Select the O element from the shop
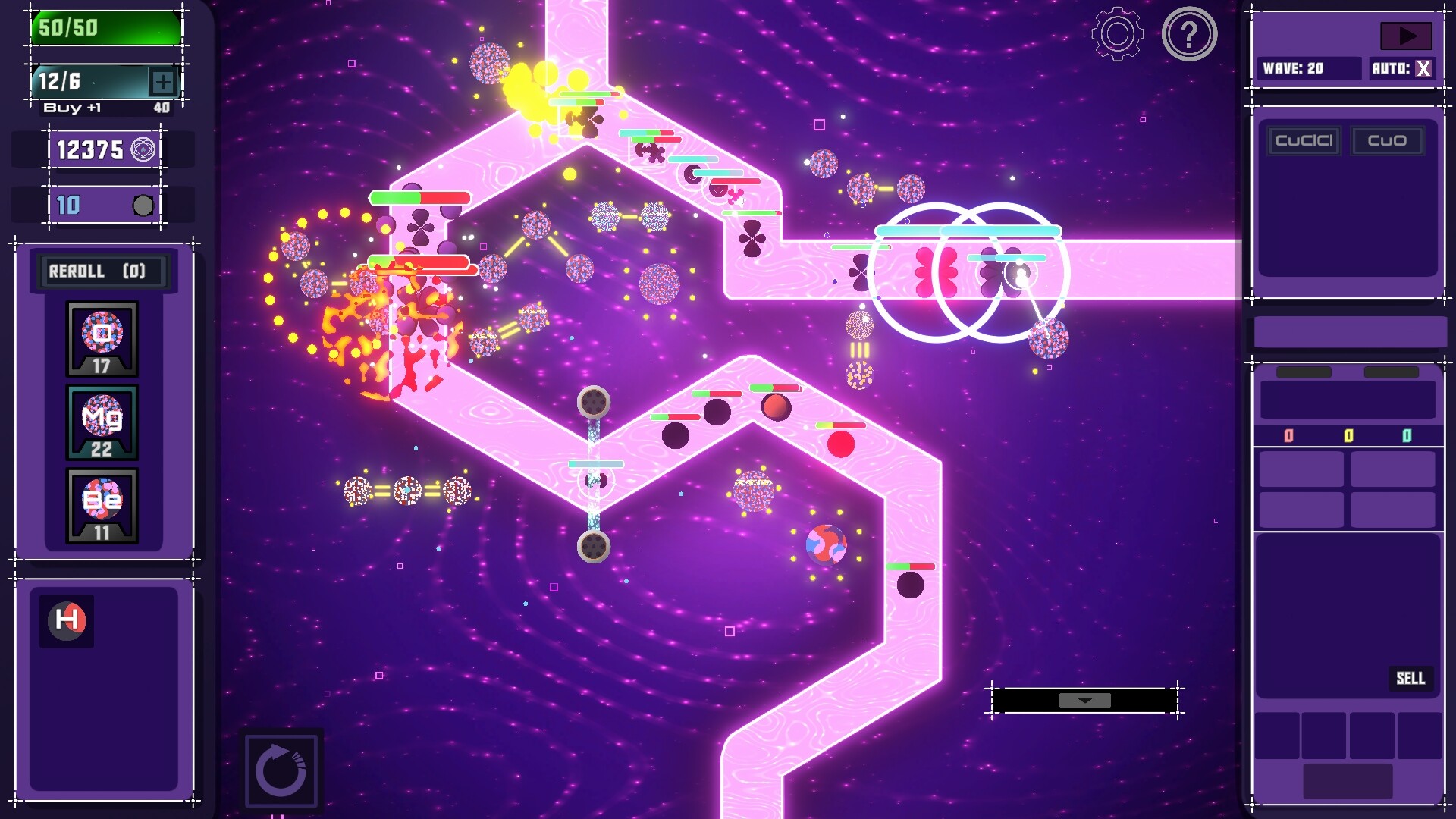This screenshot has height=819, width=1456. (101, 337)
